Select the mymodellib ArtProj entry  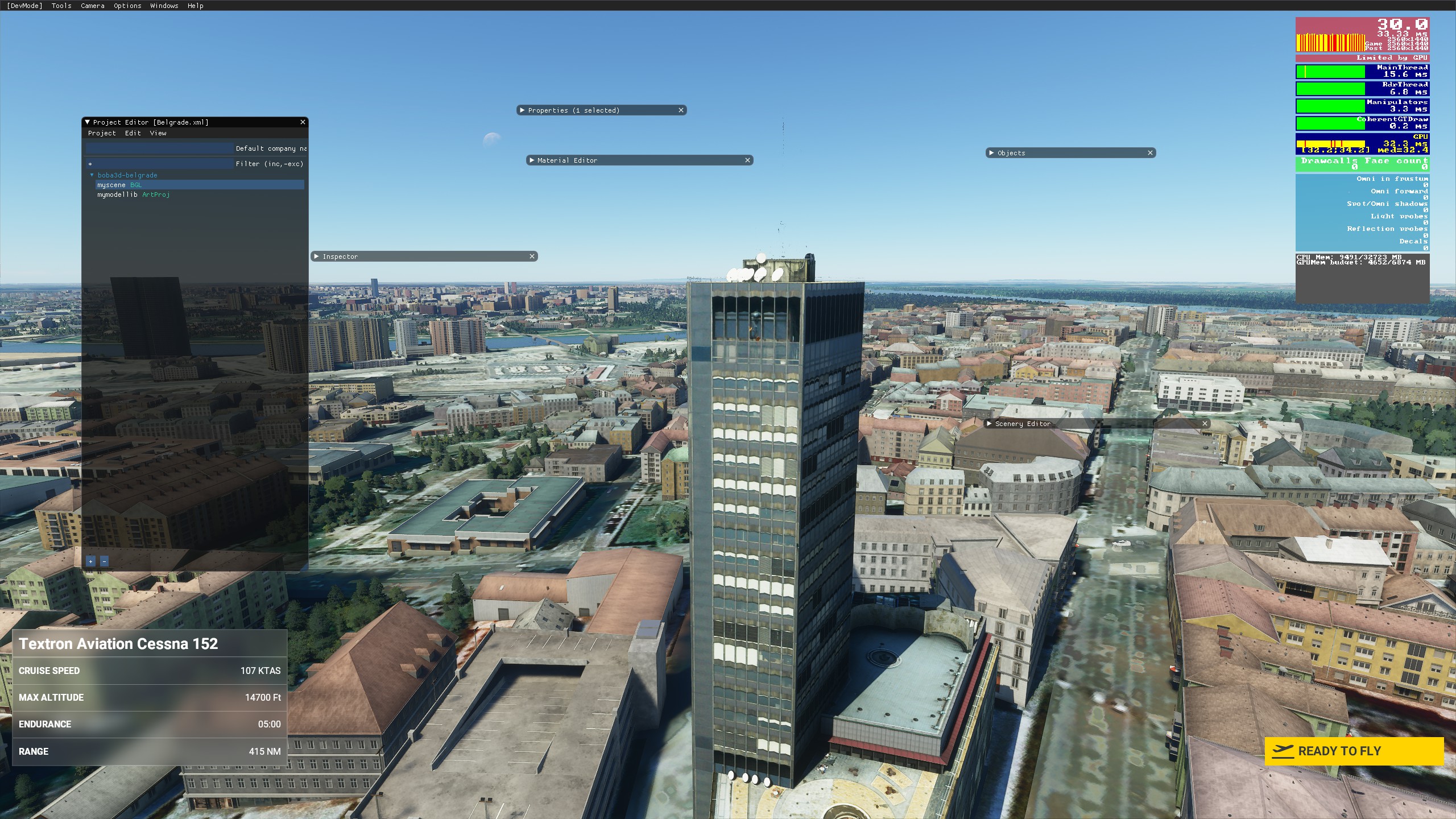[x=133, y=195]
